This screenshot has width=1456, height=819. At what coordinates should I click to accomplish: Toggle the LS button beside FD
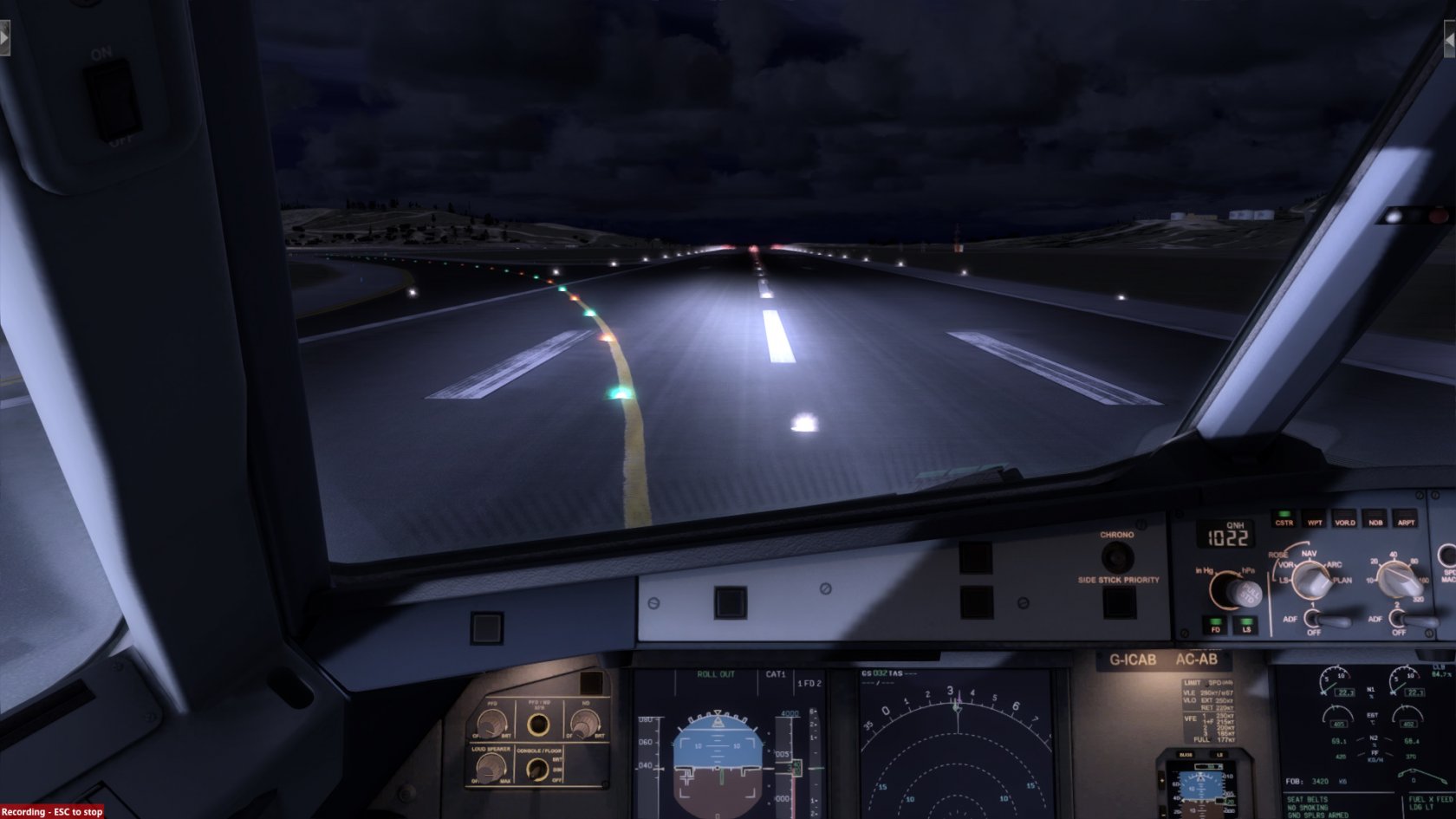(1246, 626)
